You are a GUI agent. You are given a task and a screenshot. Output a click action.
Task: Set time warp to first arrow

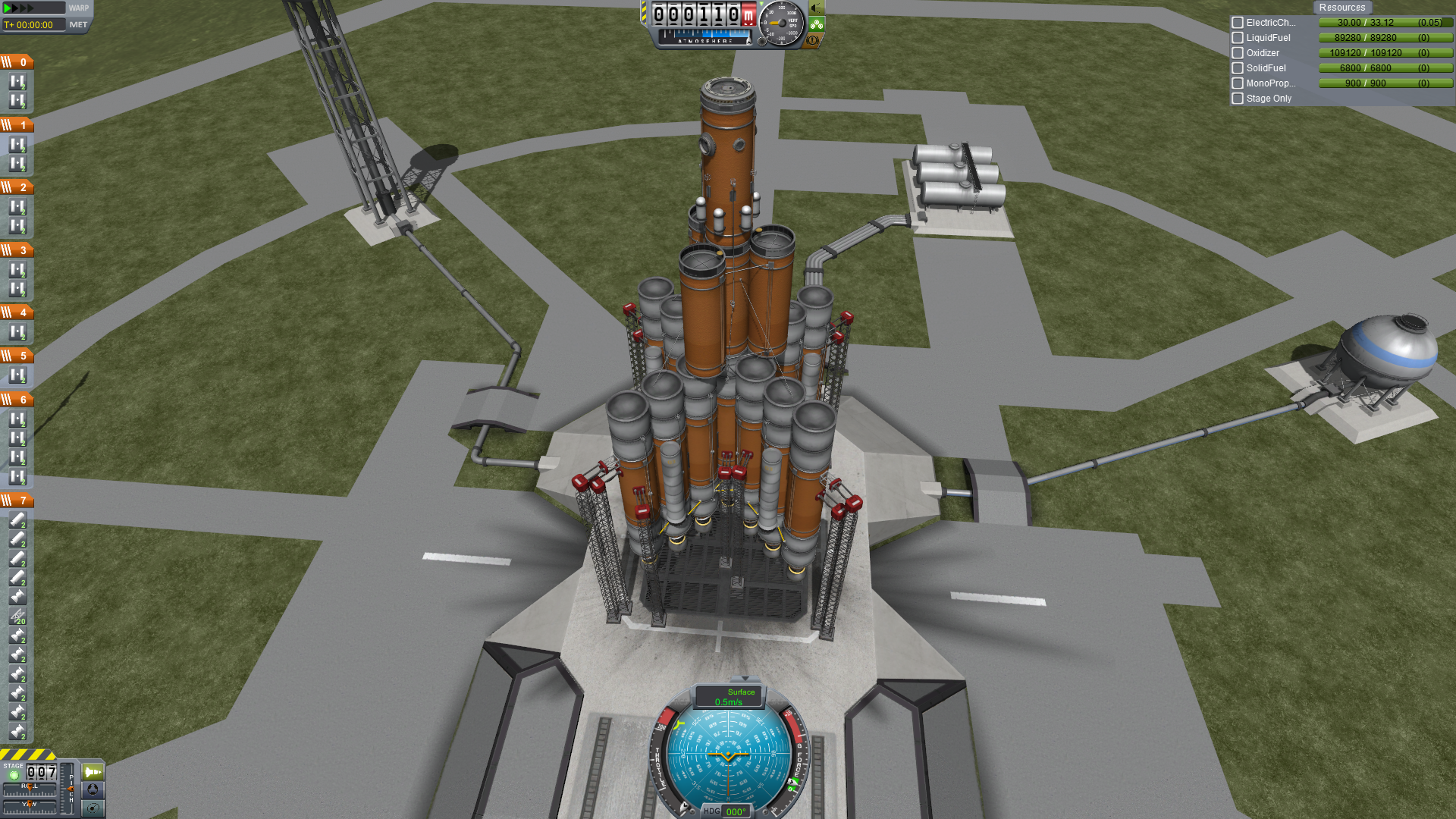click(8, 8)
